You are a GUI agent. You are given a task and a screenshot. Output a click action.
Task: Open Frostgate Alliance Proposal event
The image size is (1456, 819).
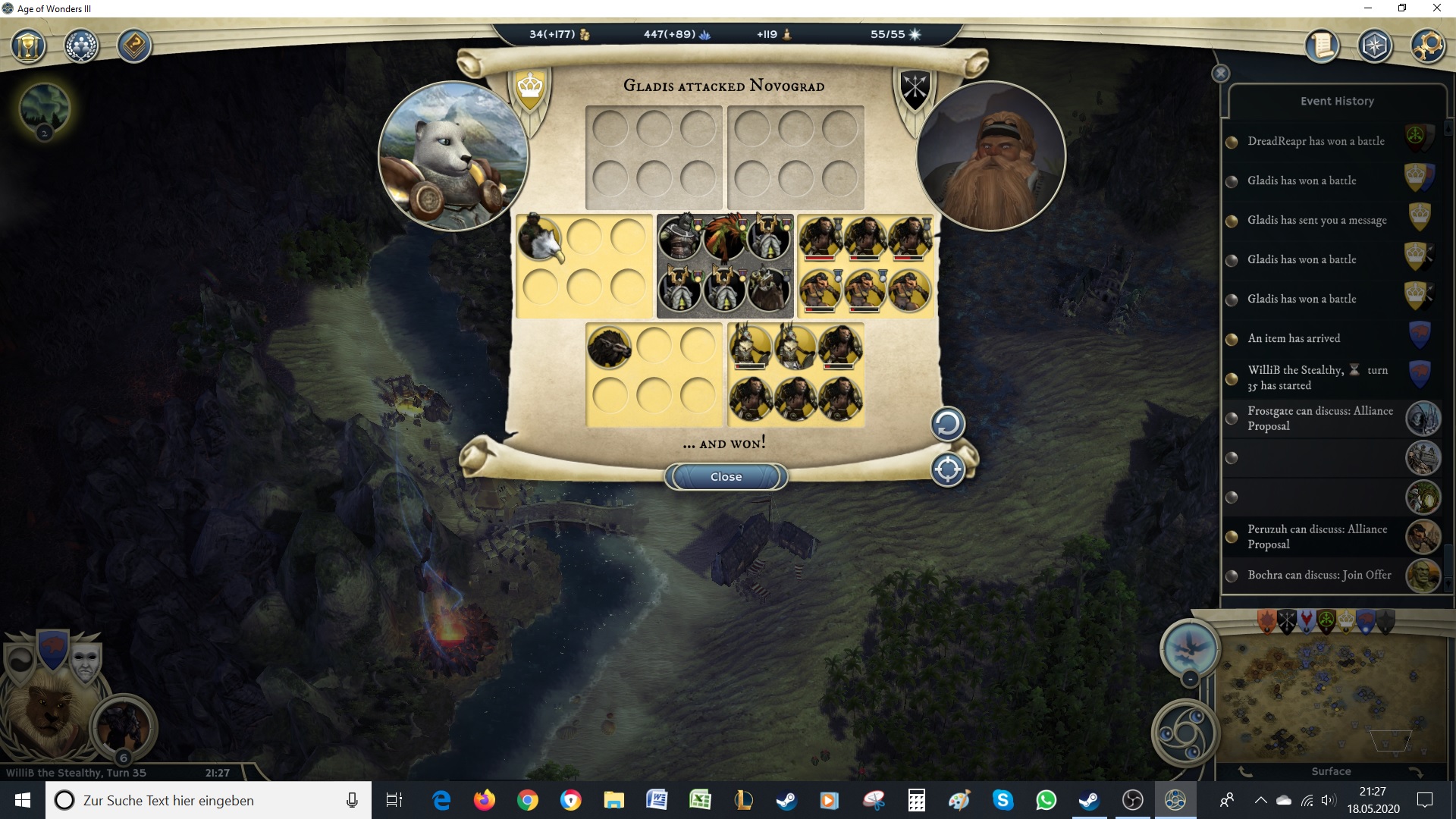1319,419
